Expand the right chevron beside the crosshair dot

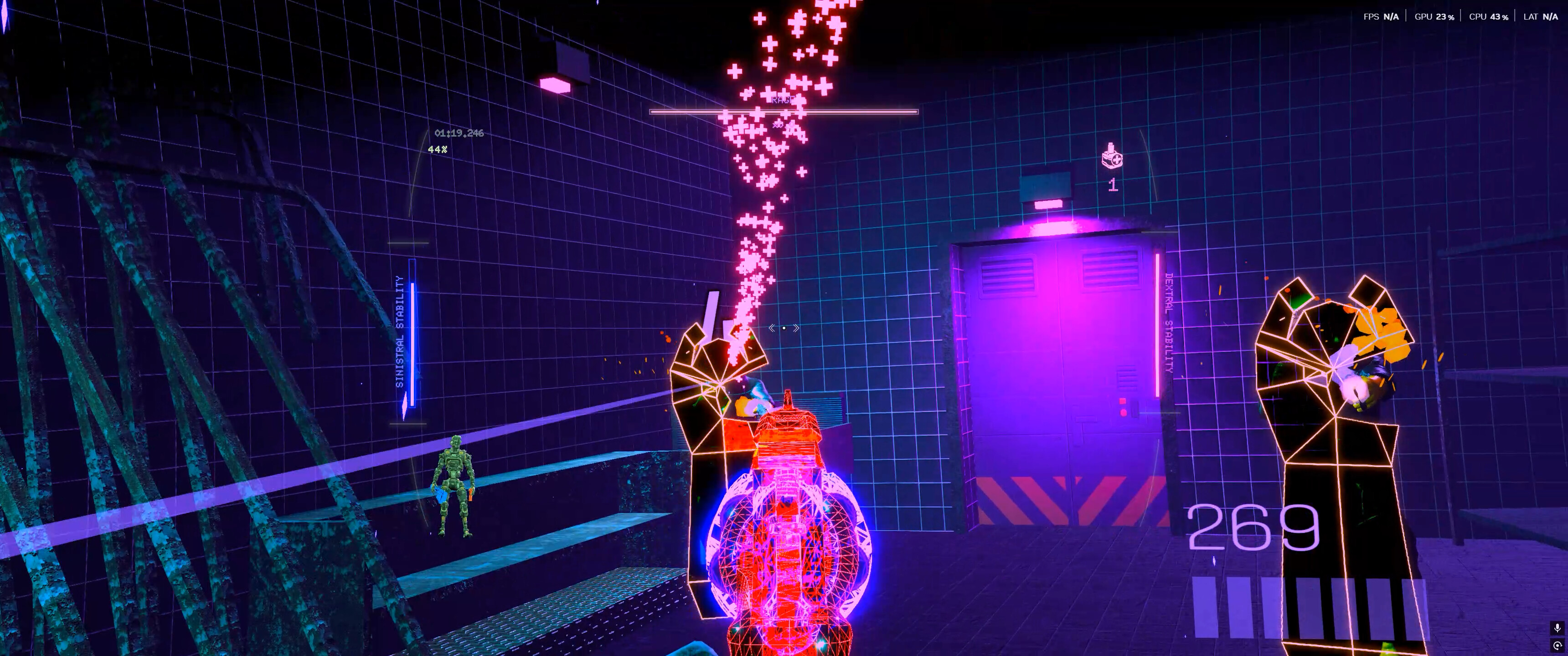coord(796,328)
